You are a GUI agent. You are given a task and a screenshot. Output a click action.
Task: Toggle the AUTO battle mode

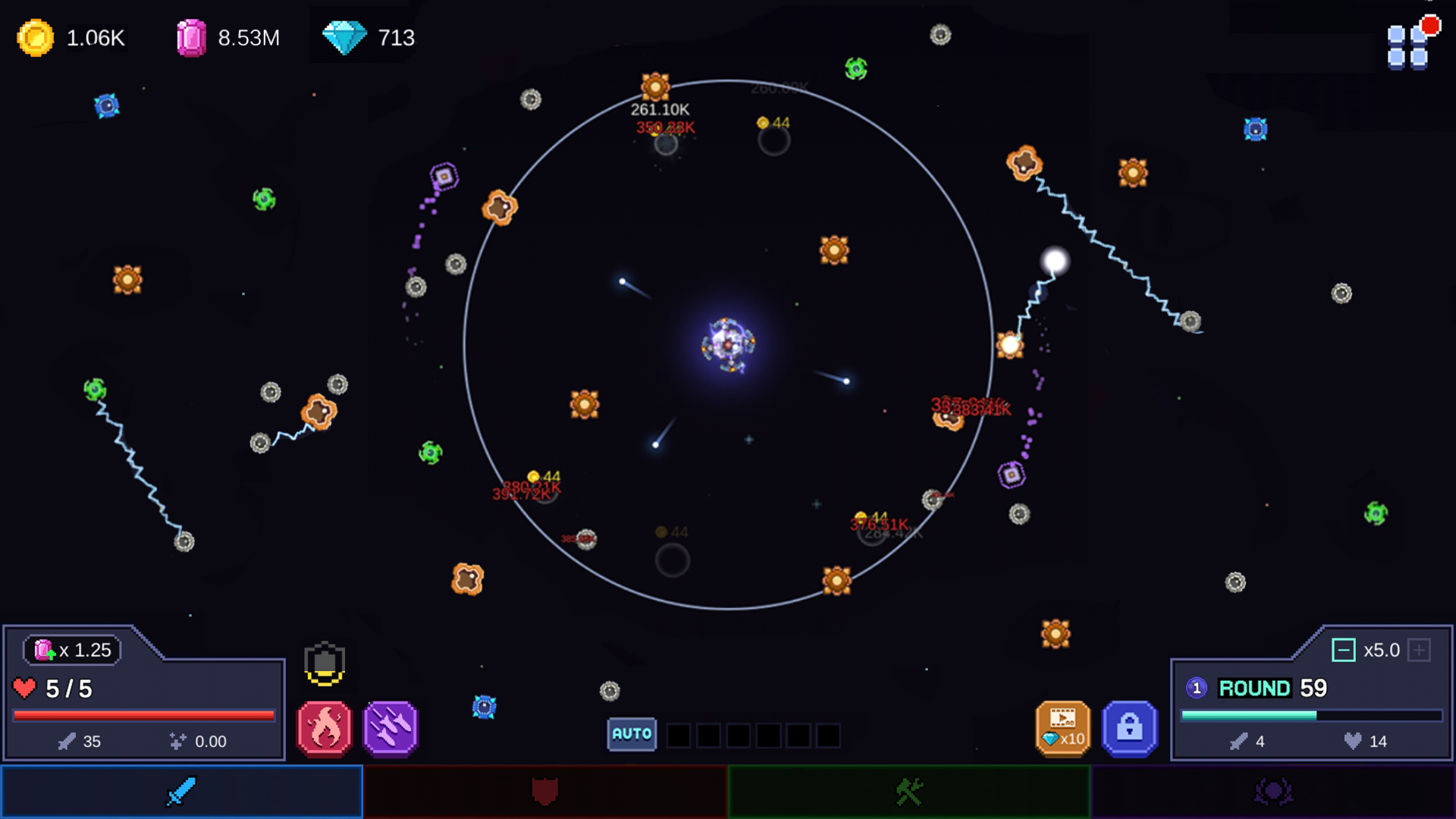(x=630, y=733)
